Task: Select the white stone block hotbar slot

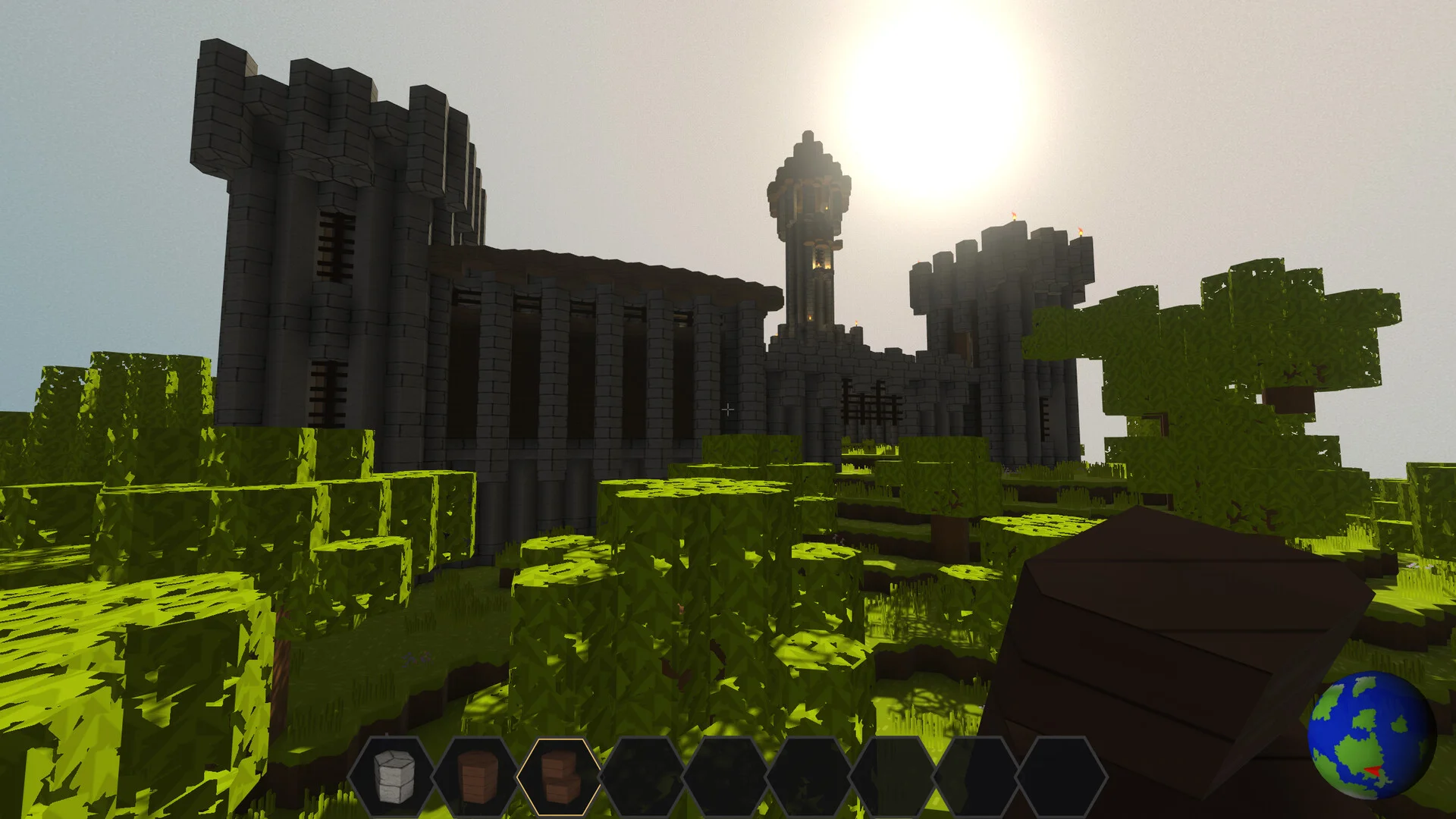Action: pos(392,776)
